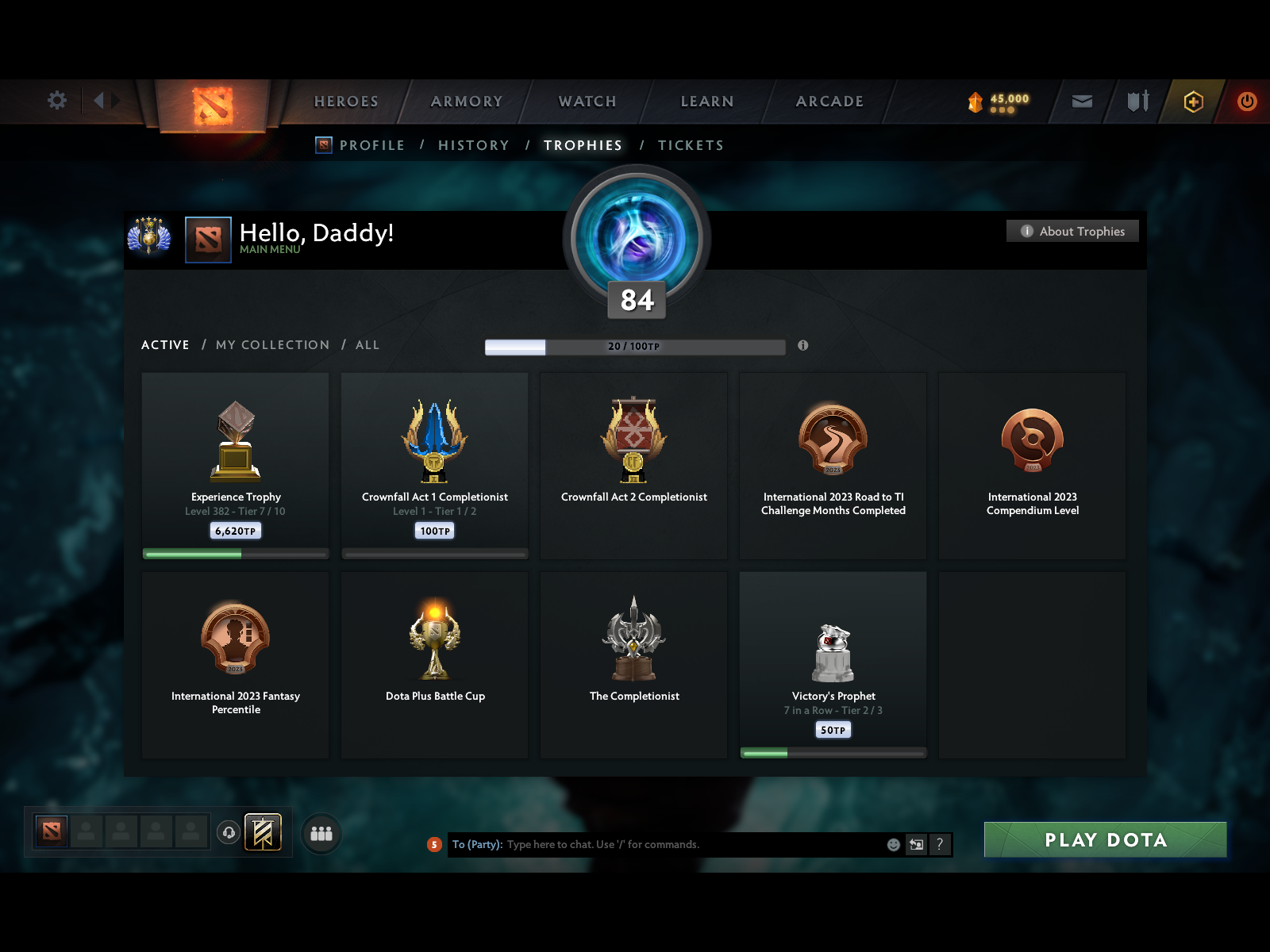Click the highlighted plus quest icon
Image resolution: width=1270 pixels, height=952 pixels.
point(1194,102)
